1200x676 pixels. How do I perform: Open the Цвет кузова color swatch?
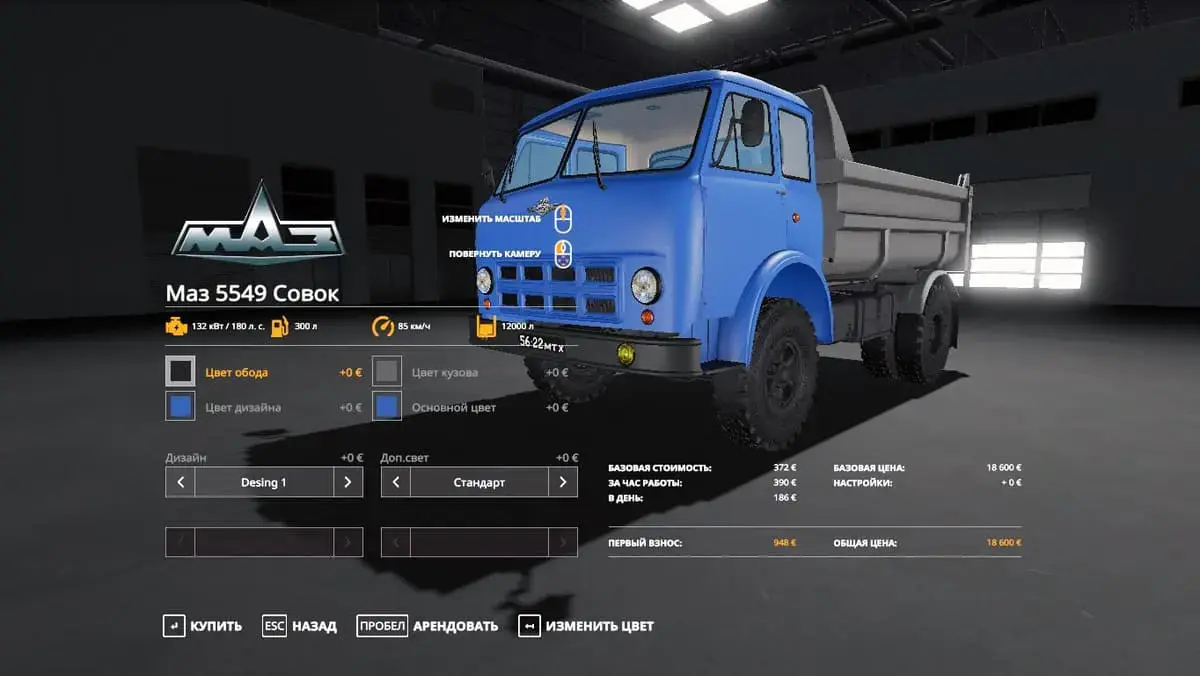[387, 372]
